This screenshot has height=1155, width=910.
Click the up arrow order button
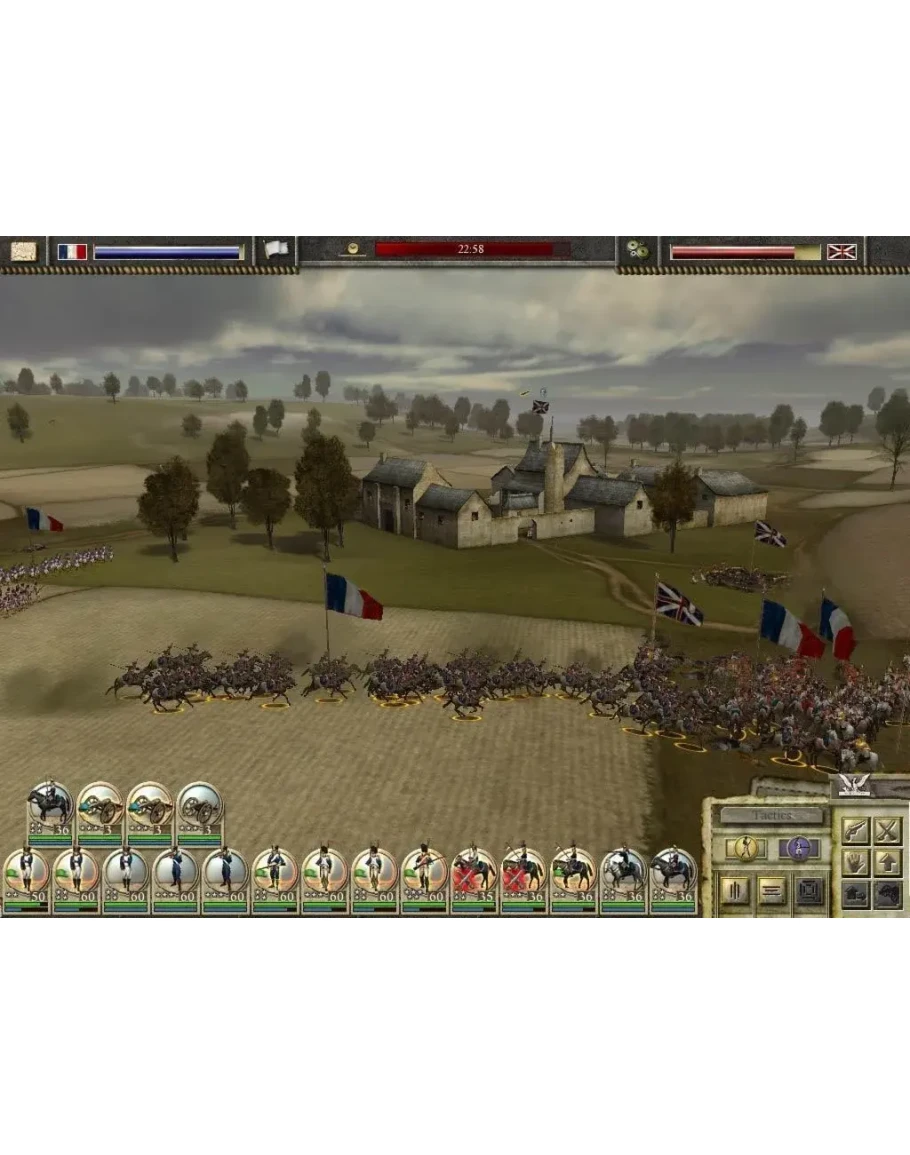[x=887, y=862]
